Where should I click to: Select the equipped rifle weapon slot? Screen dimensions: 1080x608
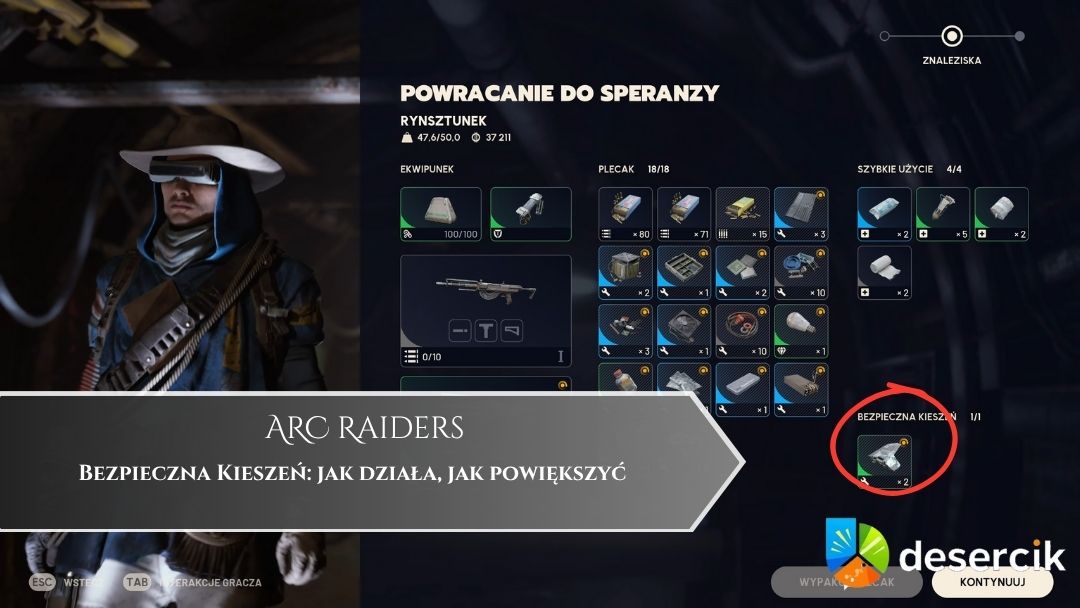click(486, 310)
